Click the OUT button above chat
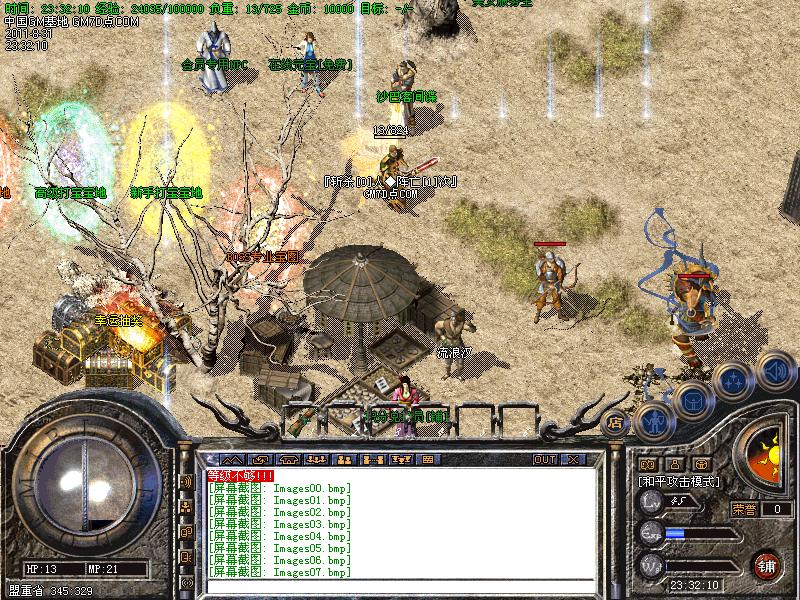Image resolution: width=800 pixels, height=600 pixels. coord(544,460)
